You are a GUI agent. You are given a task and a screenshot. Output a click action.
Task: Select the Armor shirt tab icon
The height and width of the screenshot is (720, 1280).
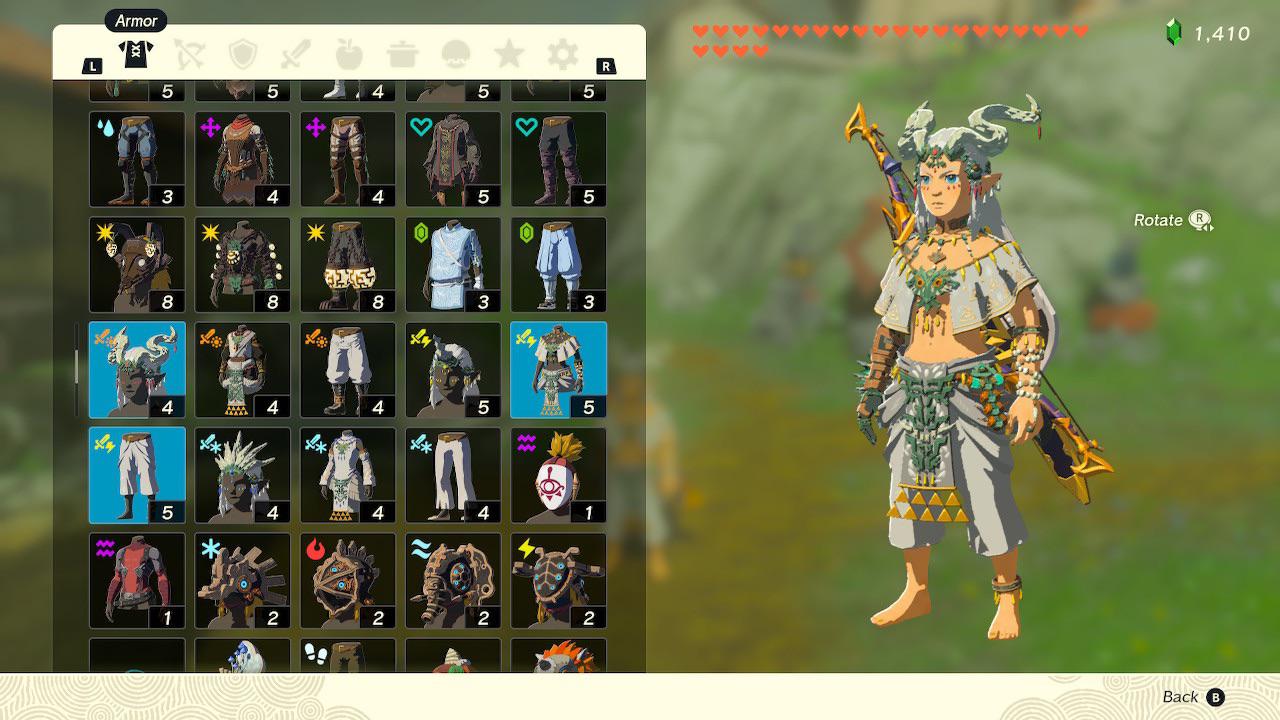(136, 55)
